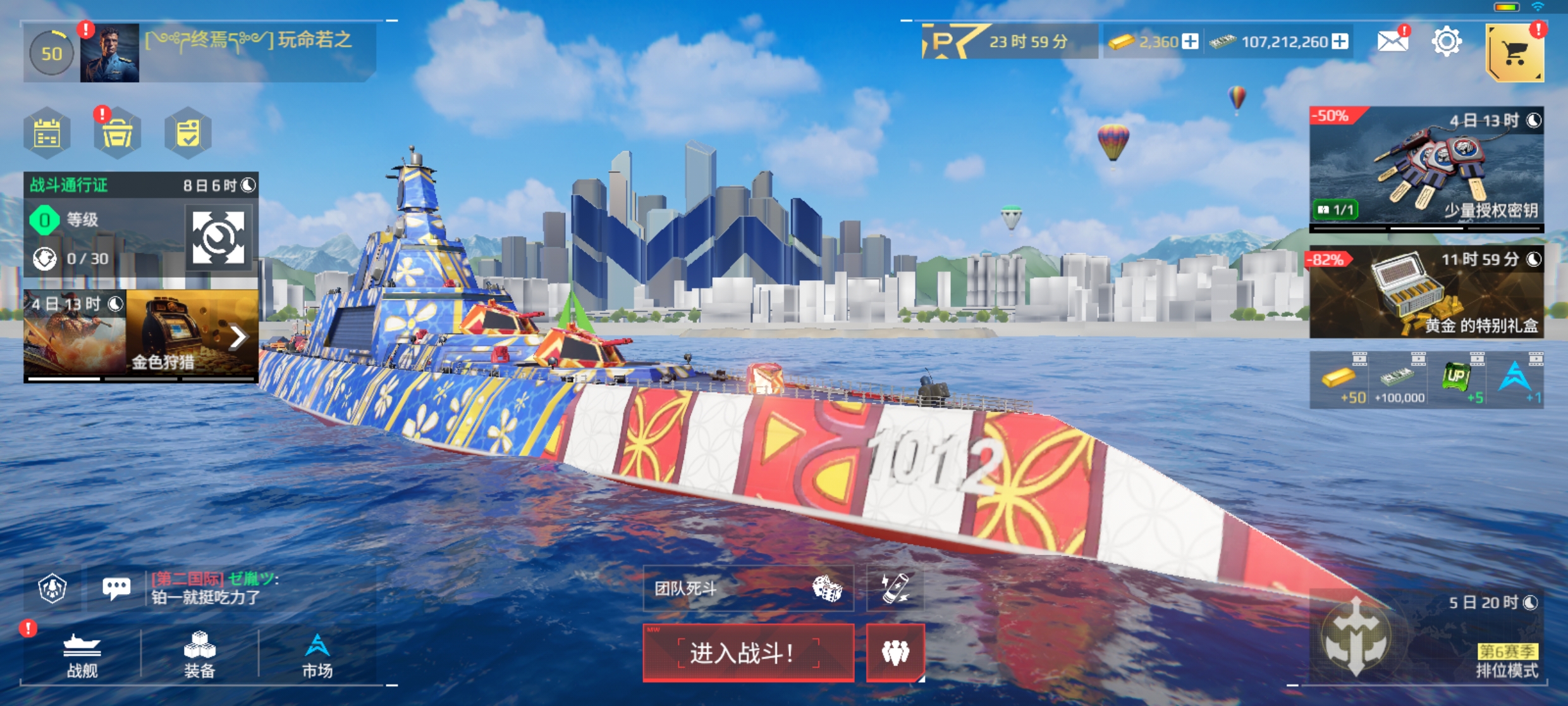Open the 装备 equipment menu

pyautogui.click(x=199, y=656)
